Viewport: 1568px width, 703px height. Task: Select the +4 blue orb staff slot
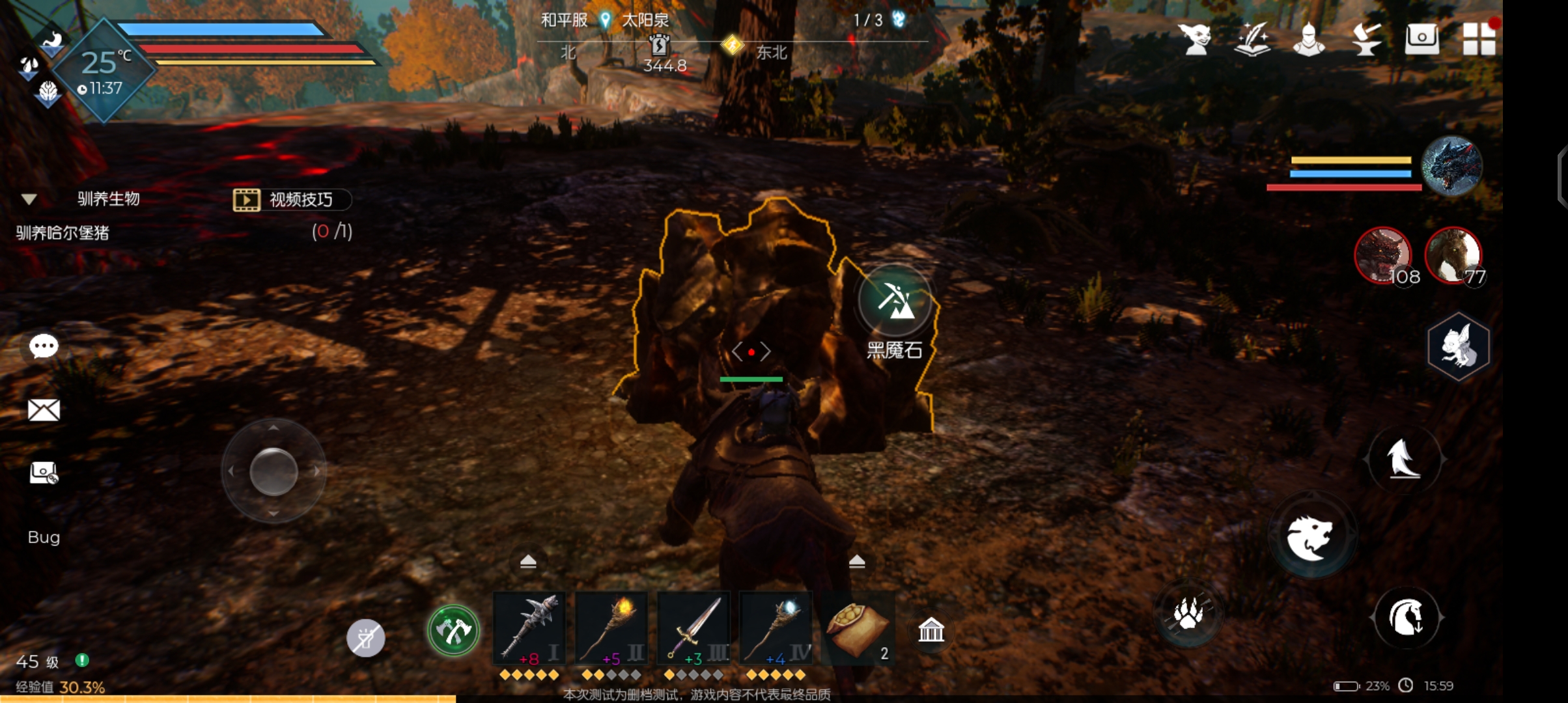[776, 628]
